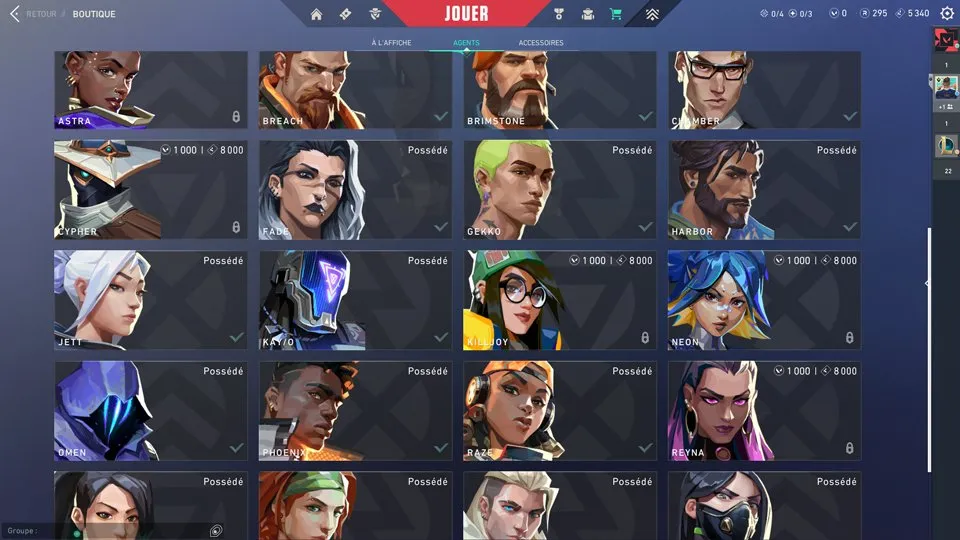Select the Fade agent card
960x540 pixels.
click(355, 189)
